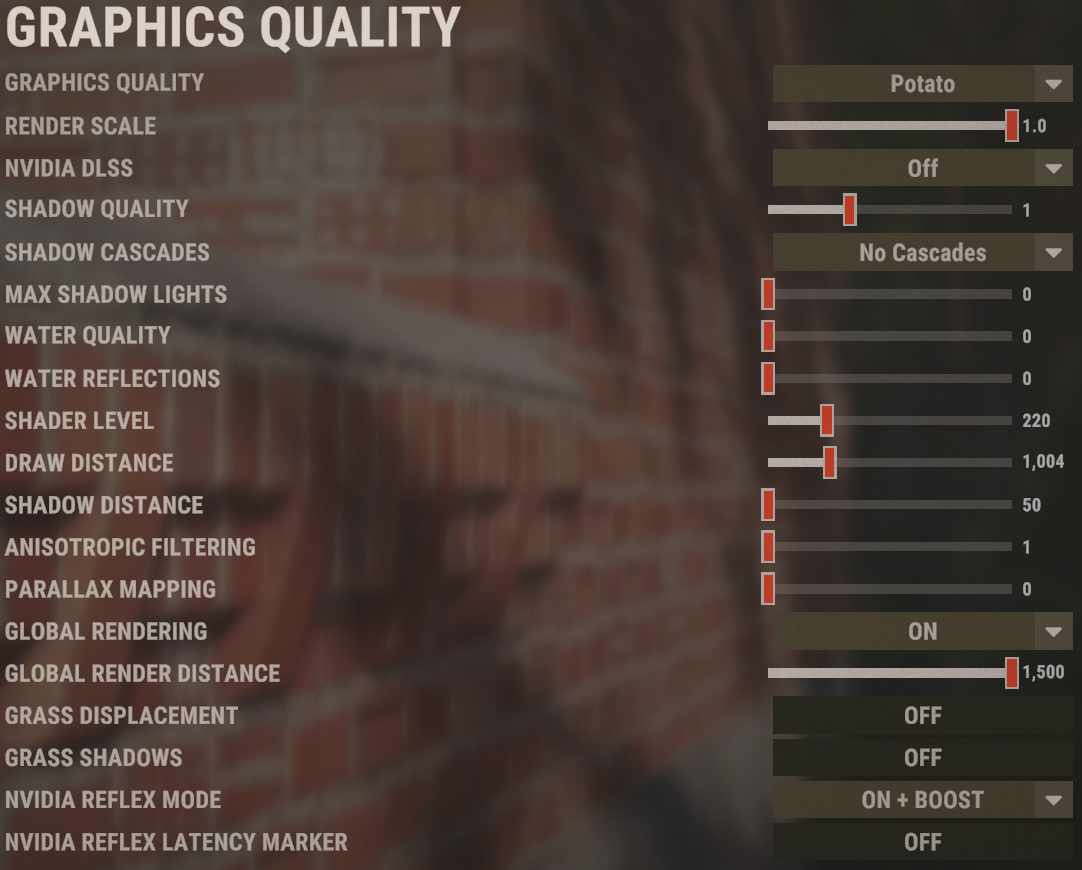Screen dimensions: 1082x870
Task: Click the Parallax Mapping slider
Action: [x=768, y=589]
